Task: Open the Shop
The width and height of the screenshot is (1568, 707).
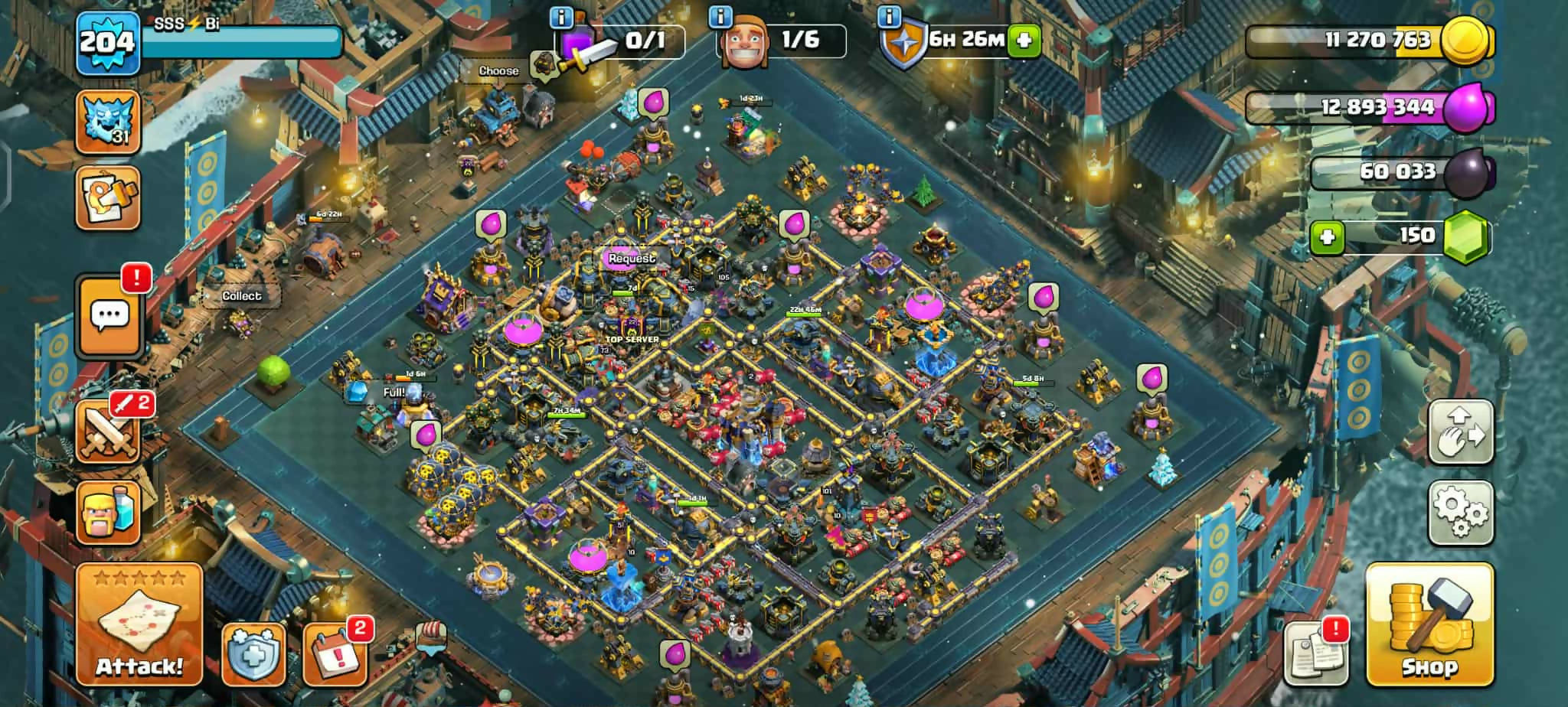Action: [1429, 624]
